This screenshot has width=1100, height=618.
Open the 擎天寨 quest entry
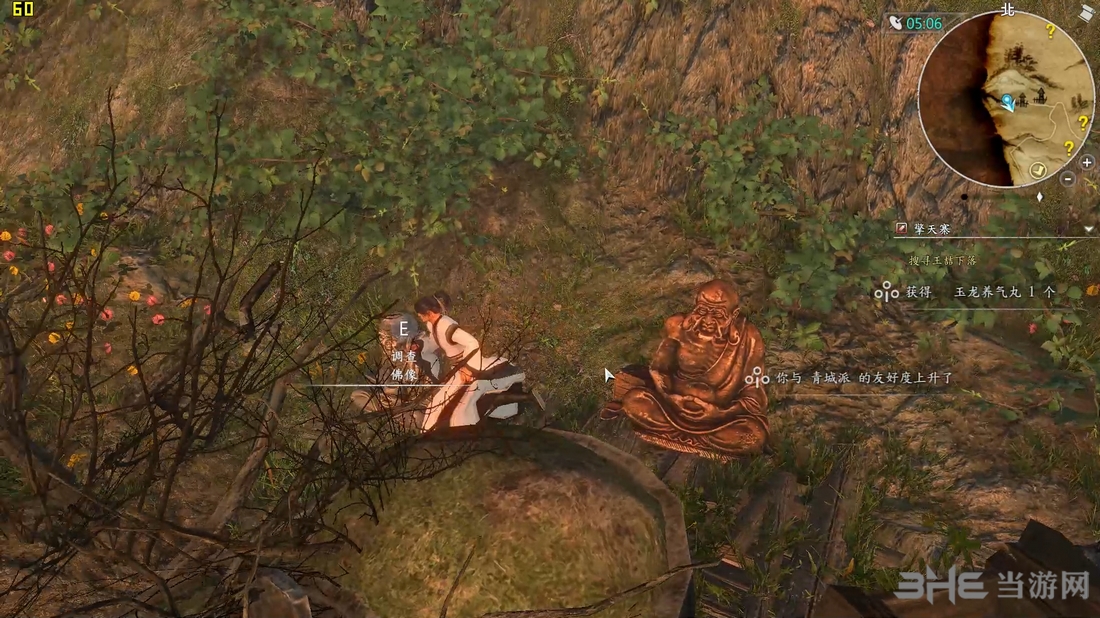(x=930, y=229)
